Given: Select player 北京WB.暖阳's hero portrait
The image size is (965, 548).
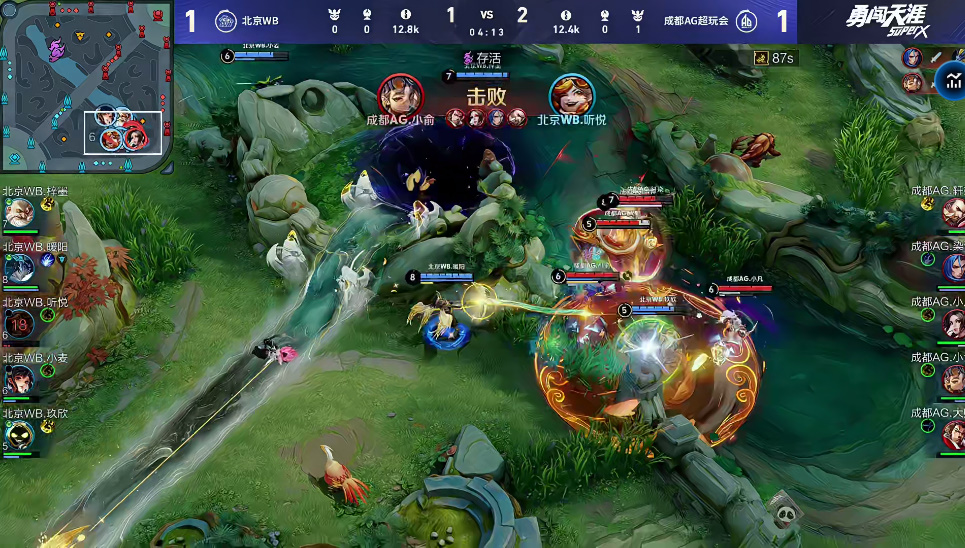Looking at the screenshot, I should [x=19, y=267].
